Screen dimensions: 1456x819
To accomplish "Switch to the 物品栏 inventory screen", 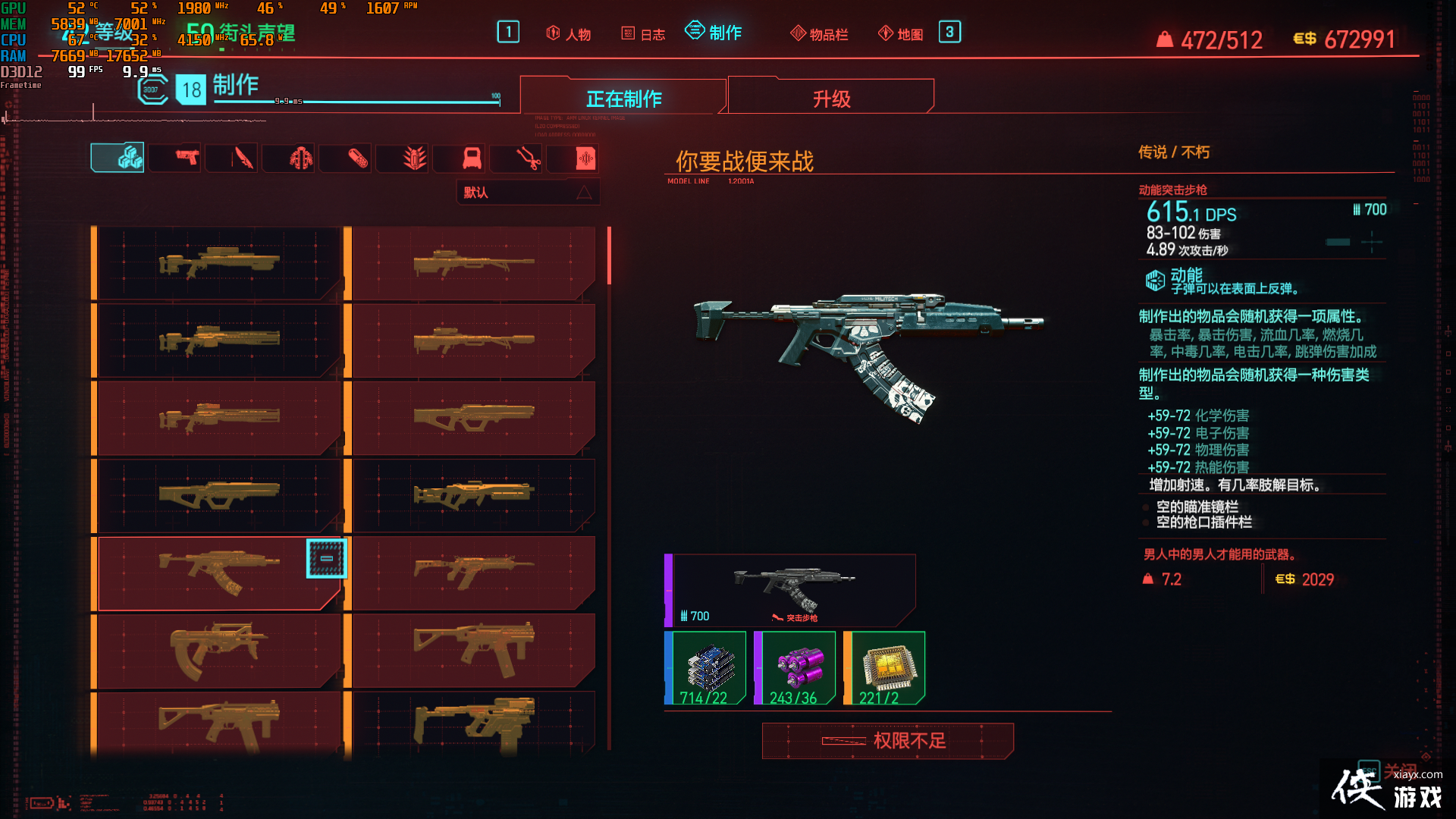I will (x=819, y=33).
